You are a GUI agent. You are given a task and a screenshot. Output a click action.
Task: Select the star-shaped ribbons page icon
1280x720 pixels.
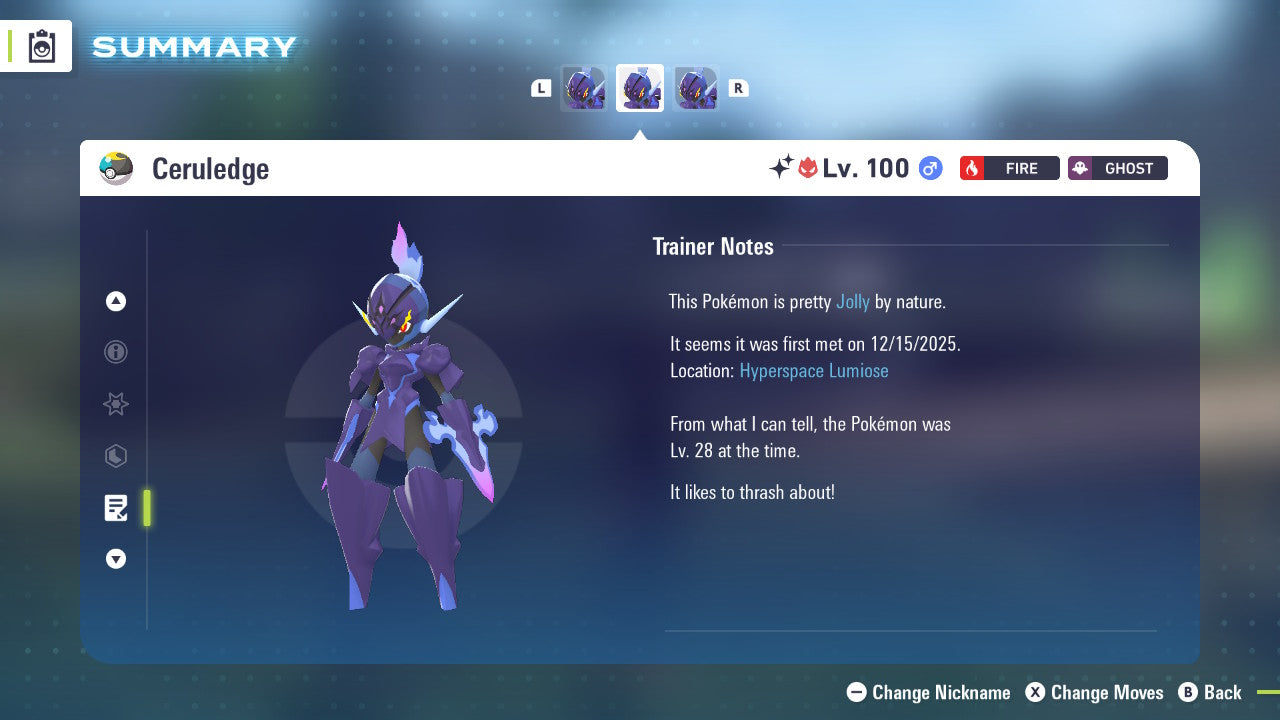pyautogui.click(x=115, y=404)
